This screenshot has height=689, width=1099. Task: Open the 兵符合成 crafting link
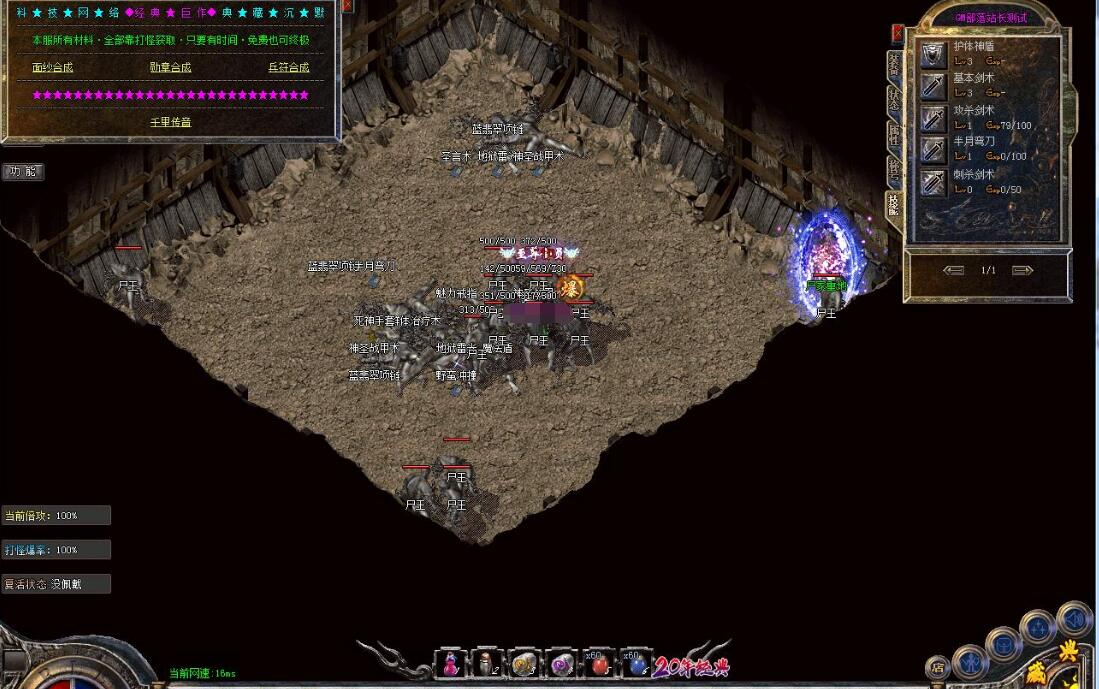click(x=288, y=68)
